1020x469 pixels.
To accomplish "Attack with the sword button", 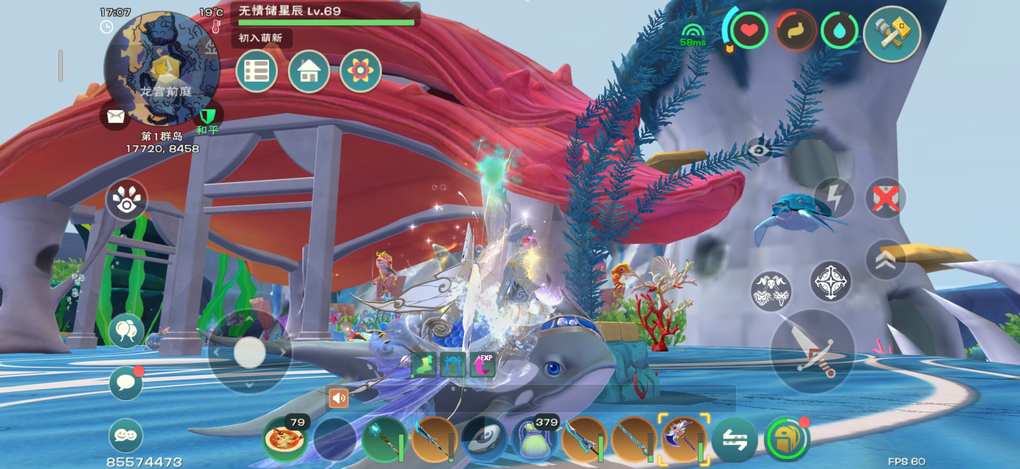I will (812, 351).
